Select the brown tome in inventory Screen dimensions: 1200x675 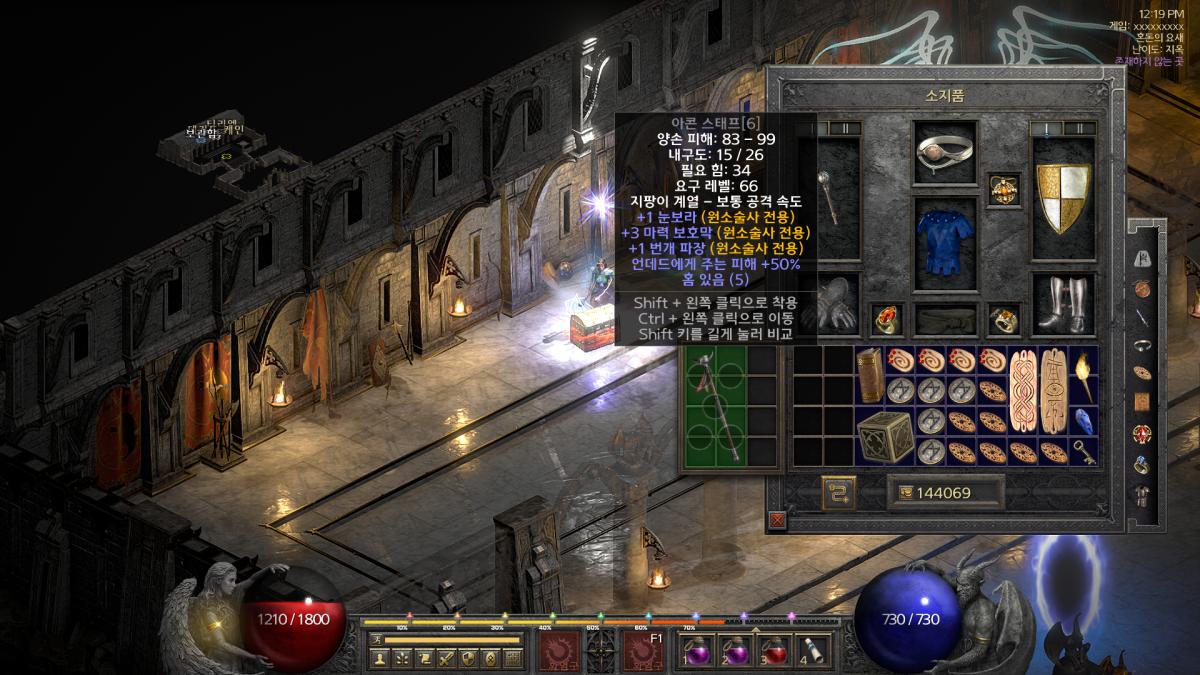click(869, 374)
